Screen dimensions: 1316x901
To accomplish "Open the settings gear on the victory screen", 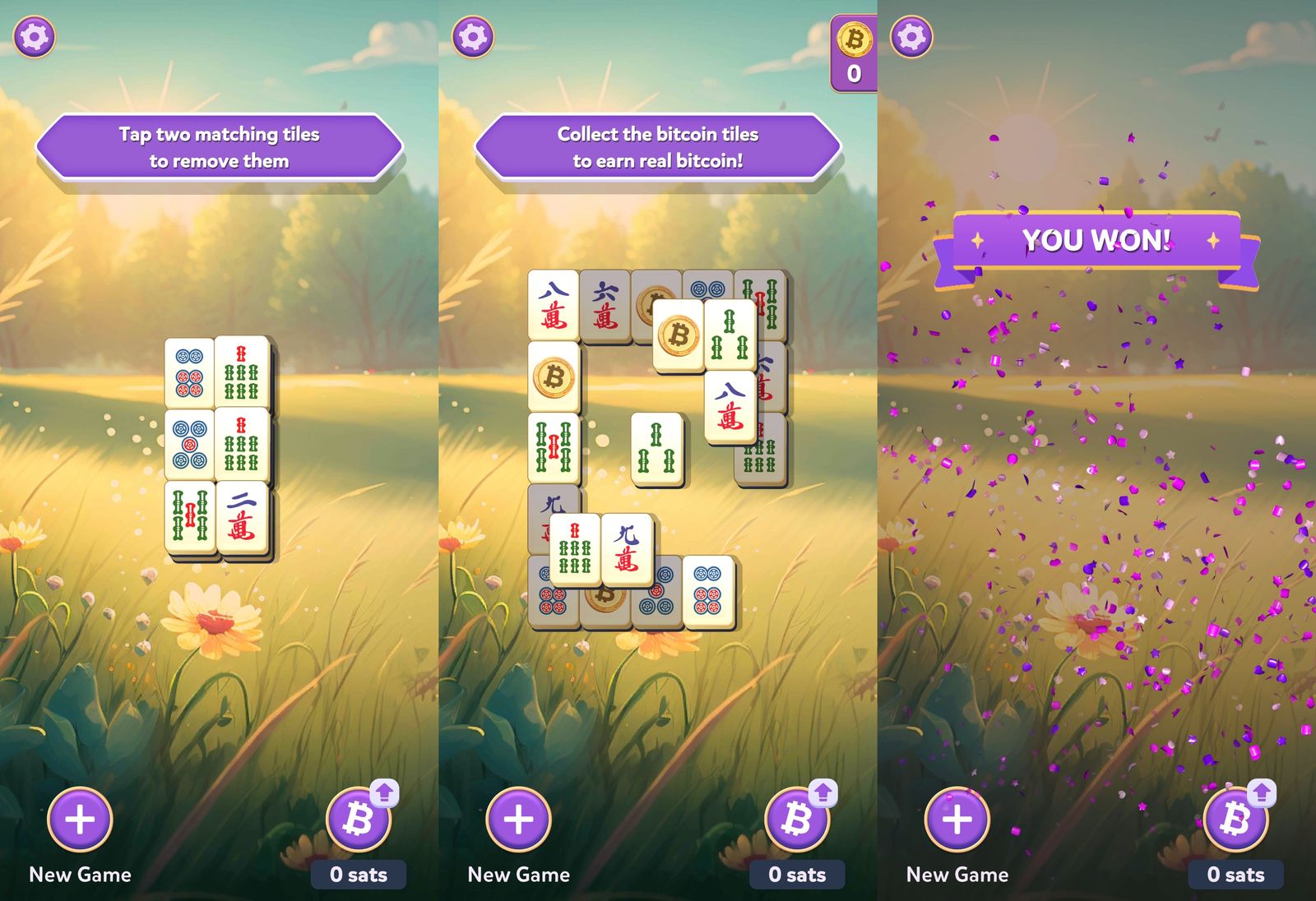I will pyautogui.click(x=913, y=35).
